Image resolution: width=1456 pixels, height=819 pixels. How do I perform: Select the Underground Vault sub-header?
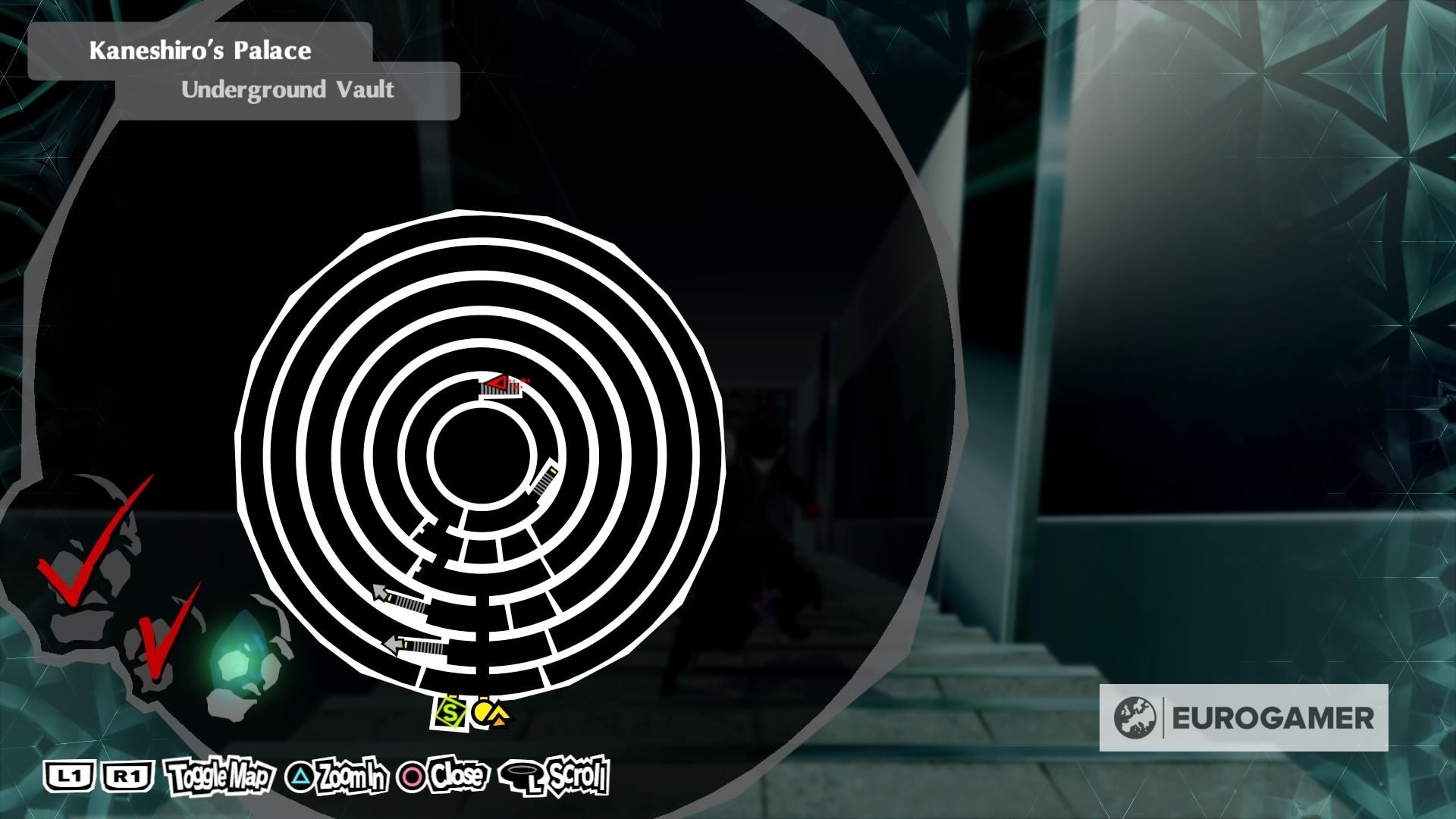pyautogui.click(x=287, y=90)
